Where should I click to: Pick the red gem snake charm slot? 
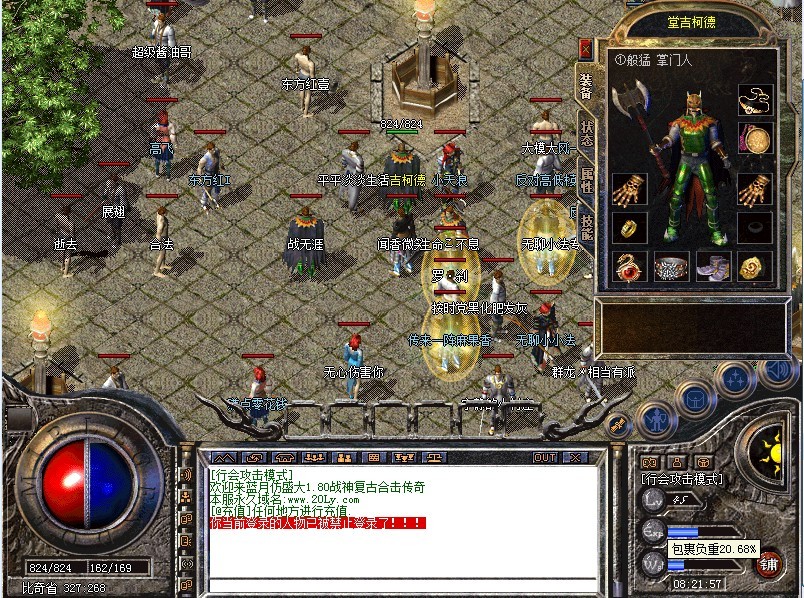[x=630, y=267]
